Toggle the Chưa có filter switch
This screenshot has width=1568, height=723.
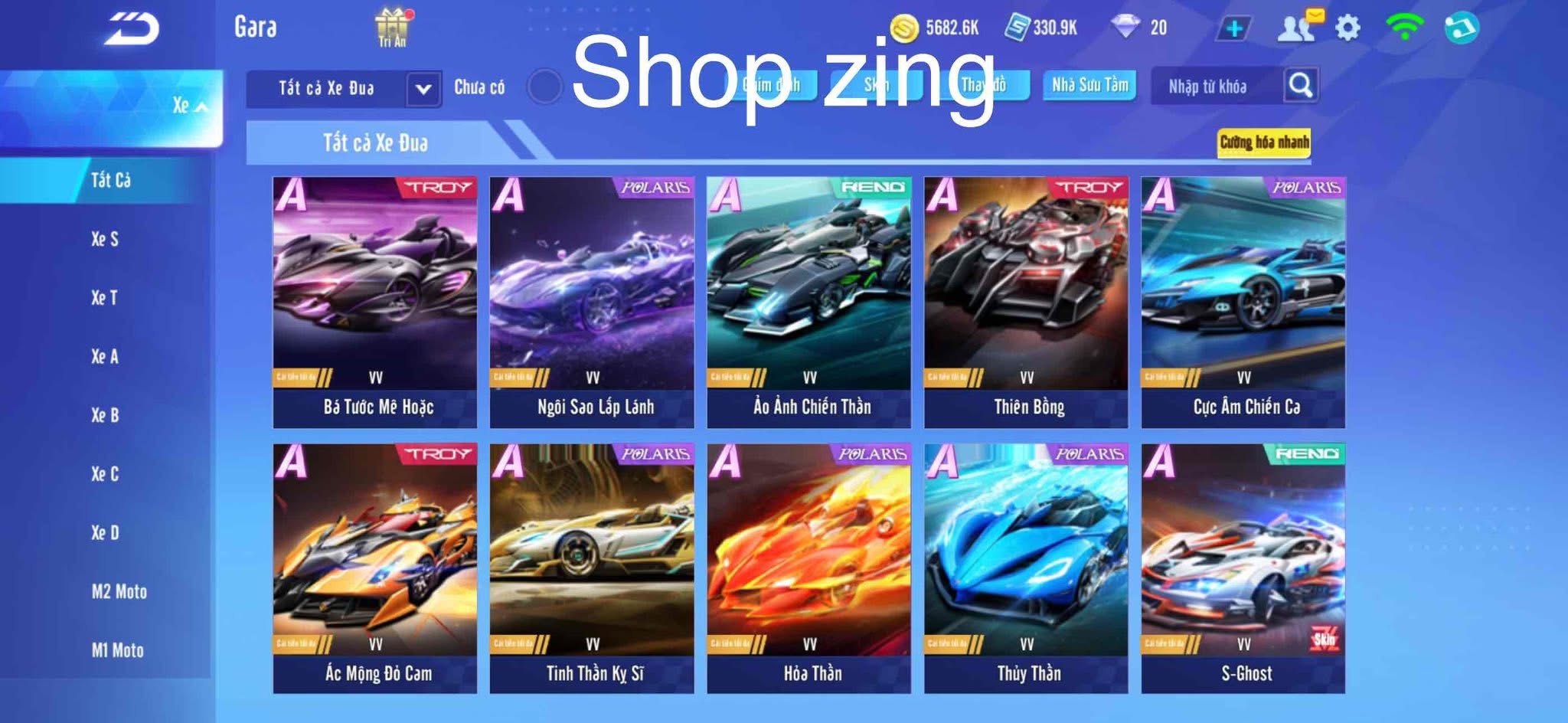(544, 87)
